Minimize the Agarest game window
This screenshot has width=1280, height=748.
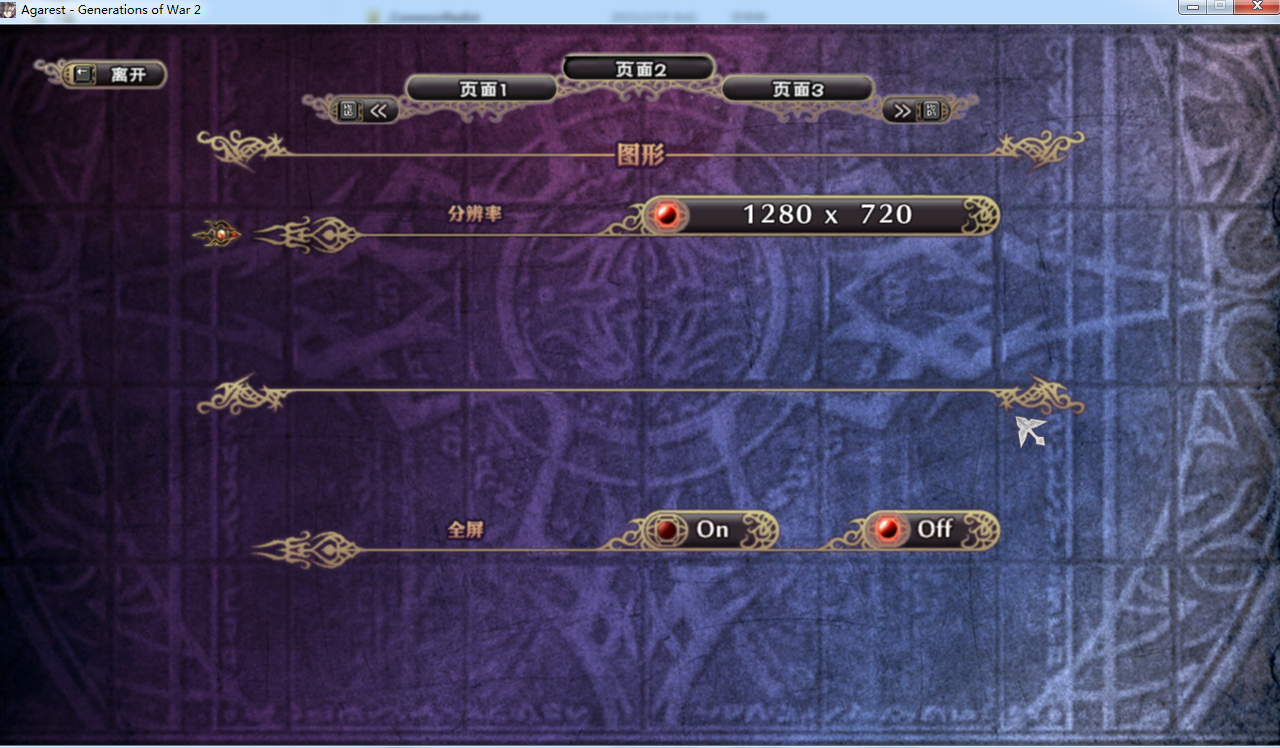click(1191, 7)
